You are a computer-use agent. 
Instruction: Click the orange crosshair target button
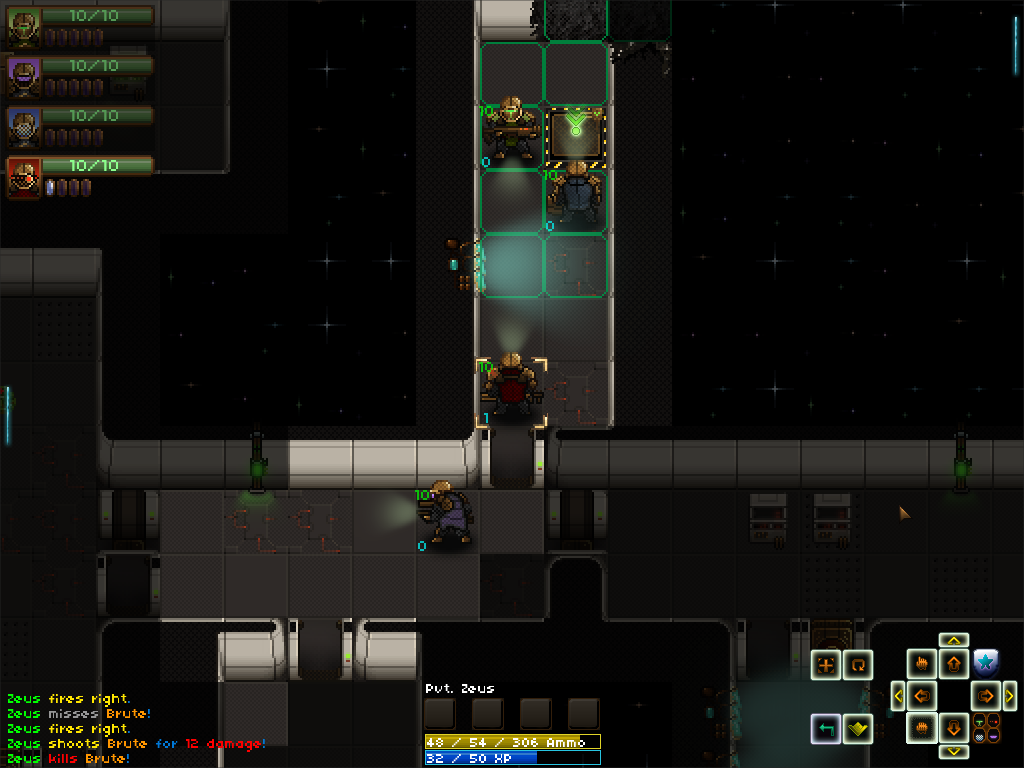coord(826,665)
